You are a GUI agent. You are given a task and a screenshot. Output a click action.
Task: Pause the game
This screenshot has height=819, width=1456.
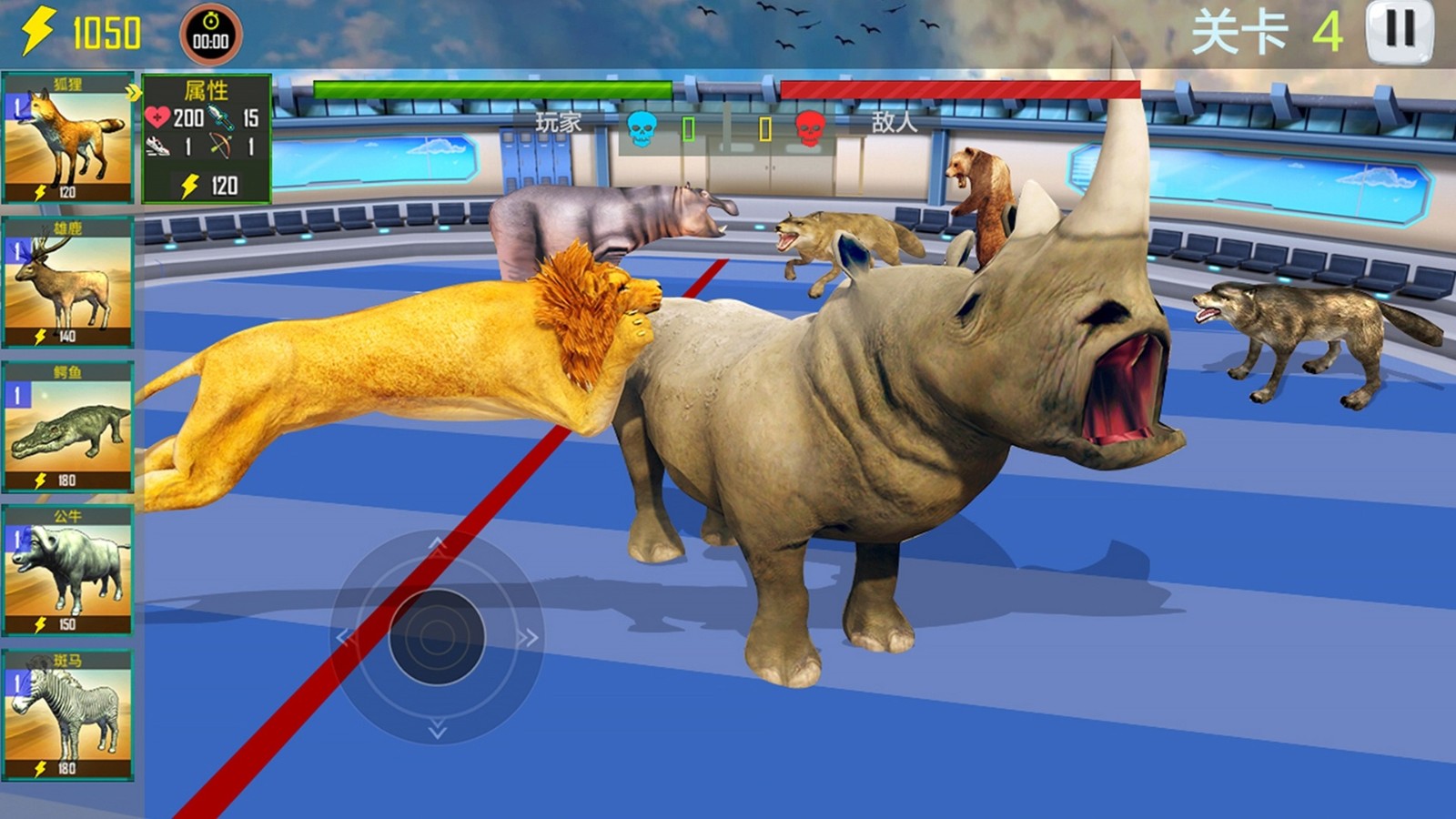tap(1399, 31)
